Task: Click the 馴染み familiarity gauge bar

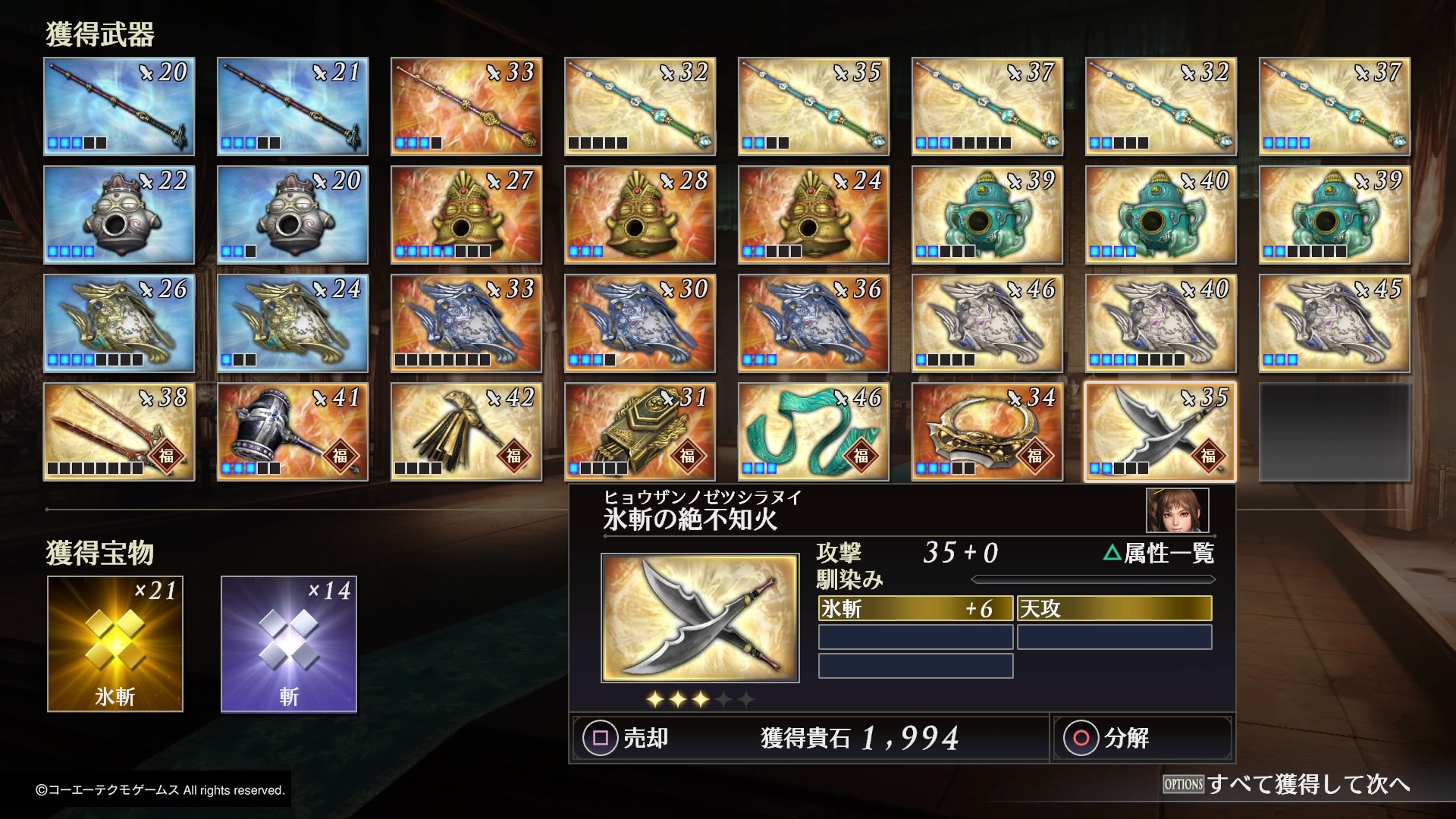Action: coord(1092,579)
